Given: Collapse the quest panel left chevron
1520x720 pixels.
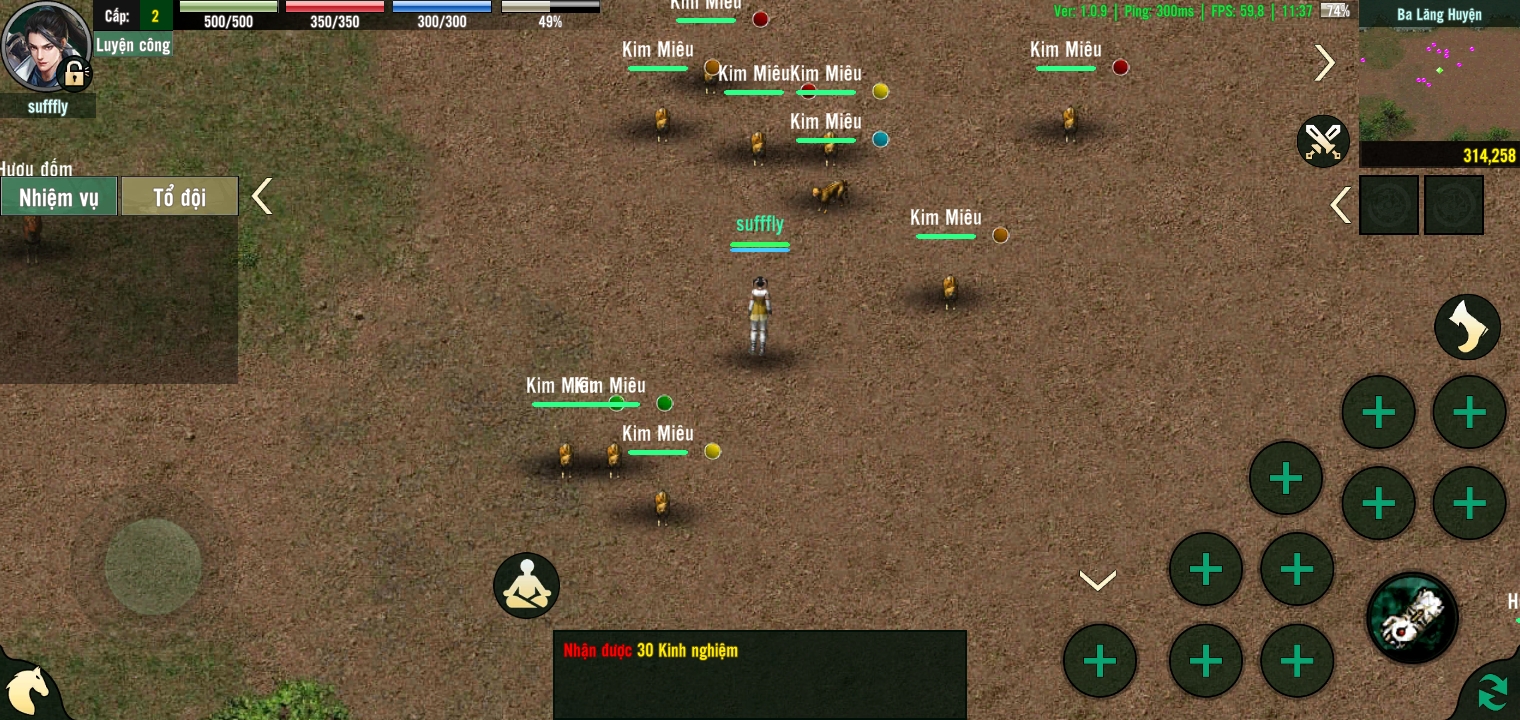Looking at the screenshot, I should pos(261,196).
